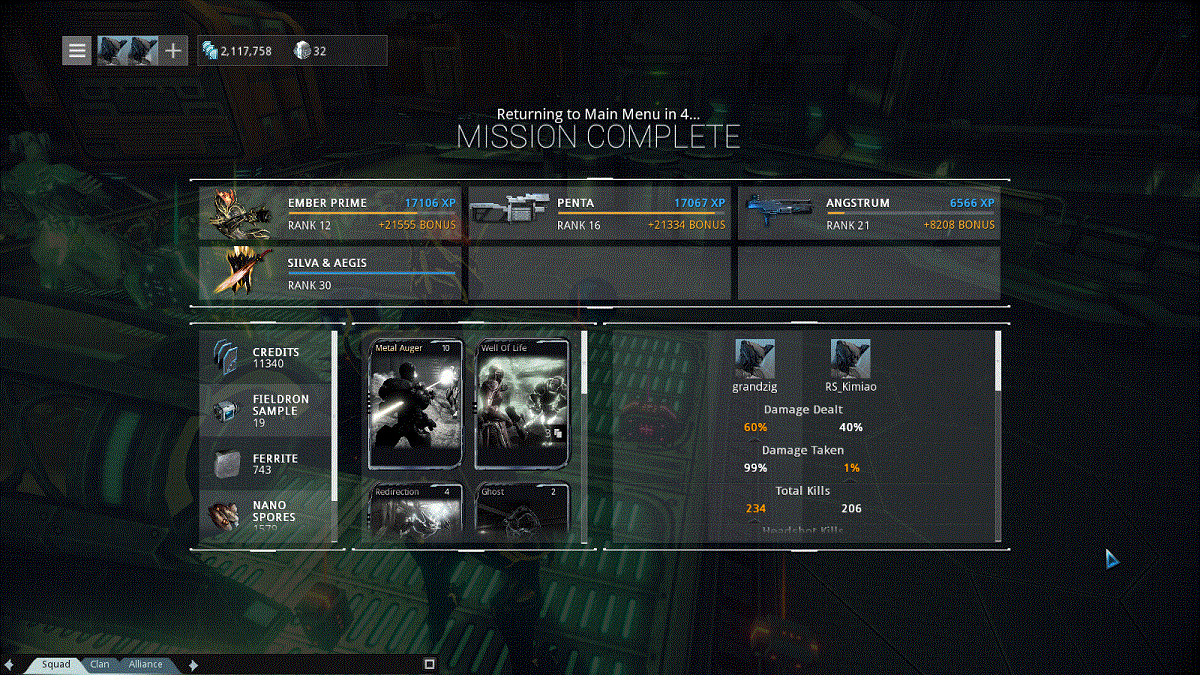Image resolution: width=1200 pixels, height=675 pixels.
Task: Select the Ember Prime XP panel
Action: (x=331, y=214)
